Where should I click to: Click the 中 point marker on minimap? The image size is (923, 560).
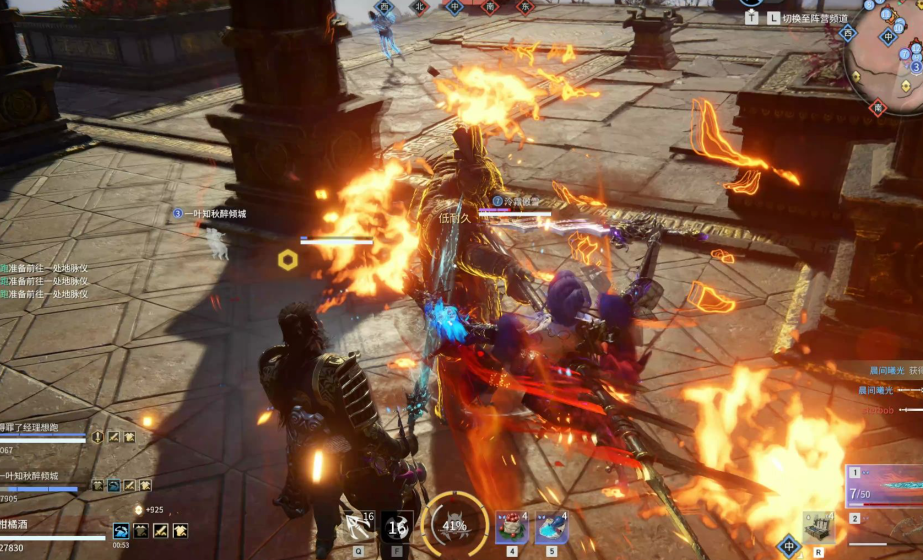click(x=888, y=39)
